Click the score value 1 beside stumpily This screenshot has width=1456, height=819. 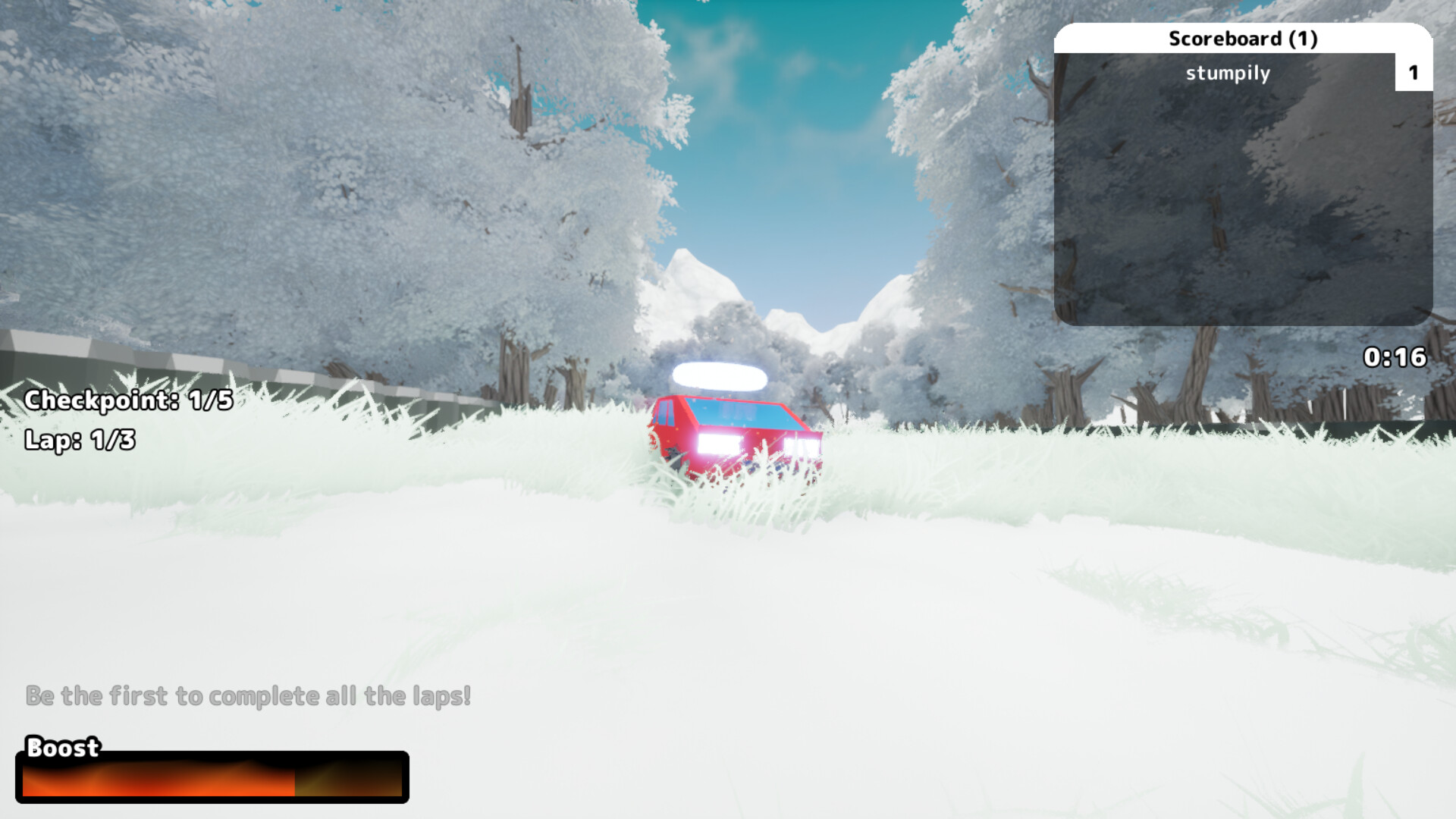1413,73
